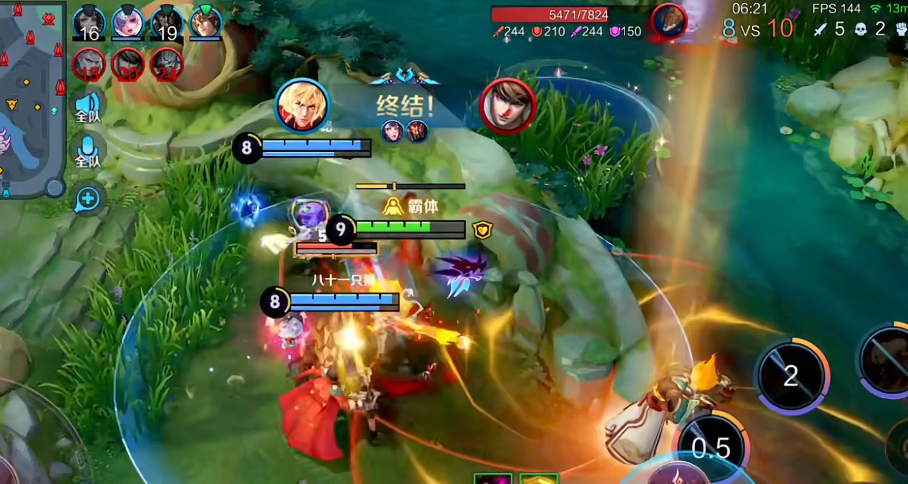Toggle the team speaker (全队) button
The image size is (908, 484).
click(x=88, y=107)
